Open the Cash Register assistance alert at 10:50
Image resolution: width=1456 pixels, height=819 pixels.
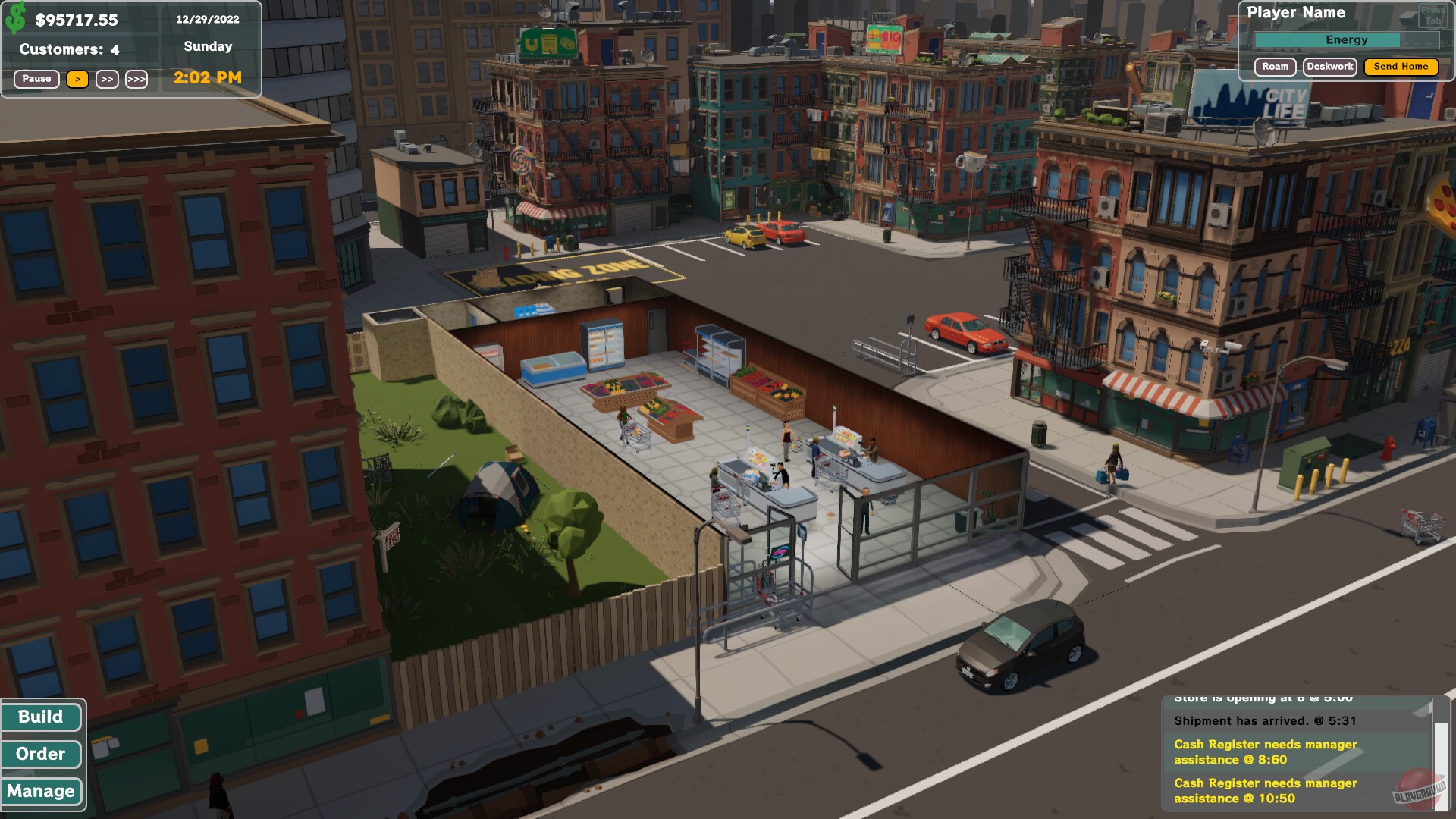click(1264, 791)
